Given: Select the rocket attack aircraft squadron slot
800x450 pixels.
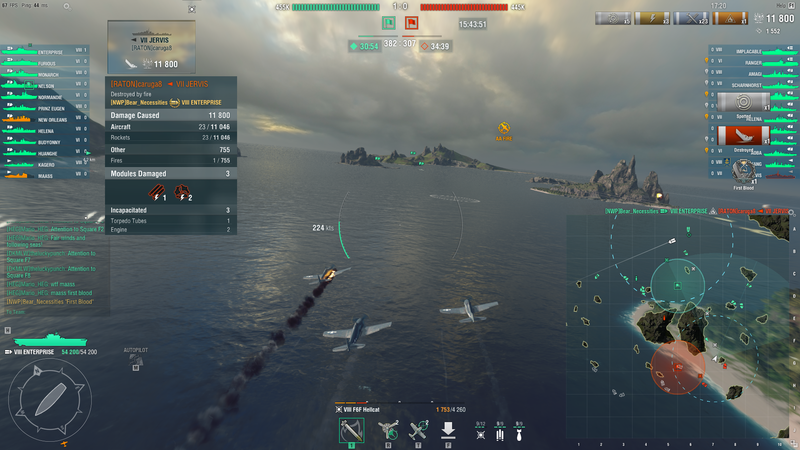Looking at the screenshot, I should tap(353, 430).
